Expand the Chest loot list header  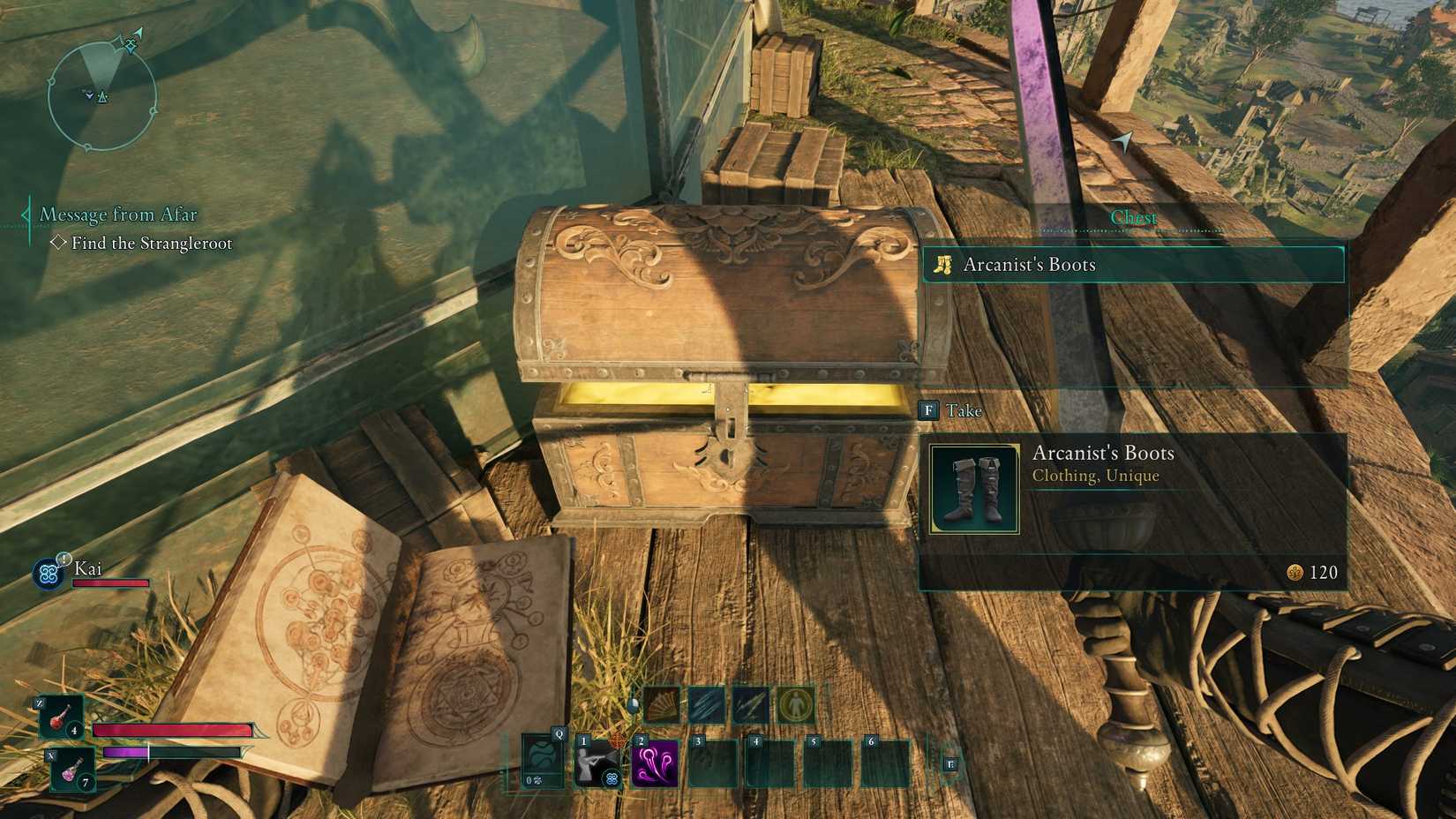[1134, 216]
